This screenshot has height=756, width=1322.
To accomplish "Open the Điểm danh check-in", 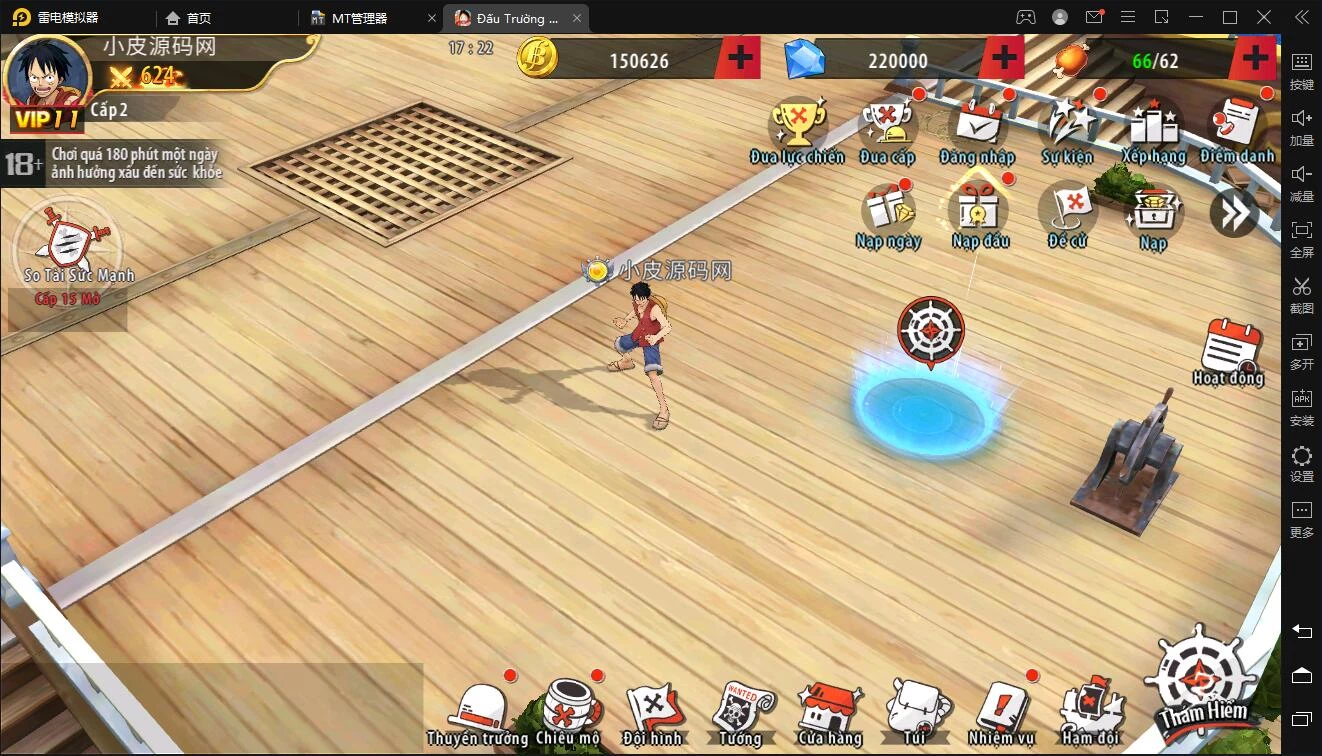I will (1237, 130).
